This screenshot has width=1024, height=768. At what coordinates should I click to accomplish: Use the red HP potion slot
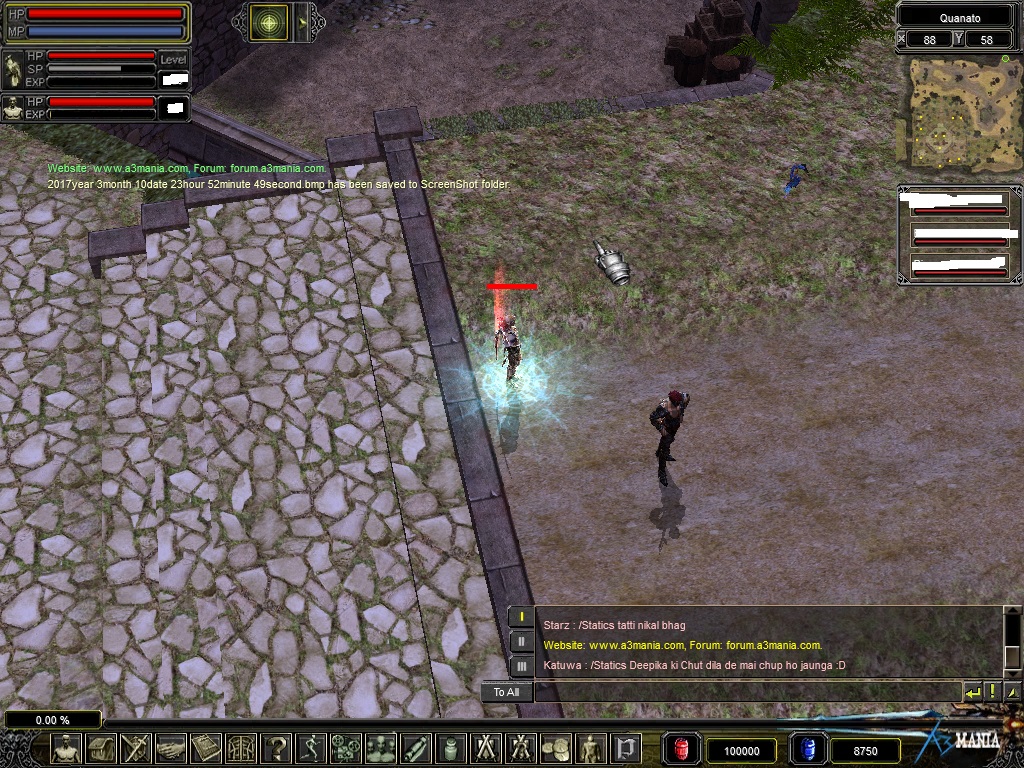coord(681,749)
